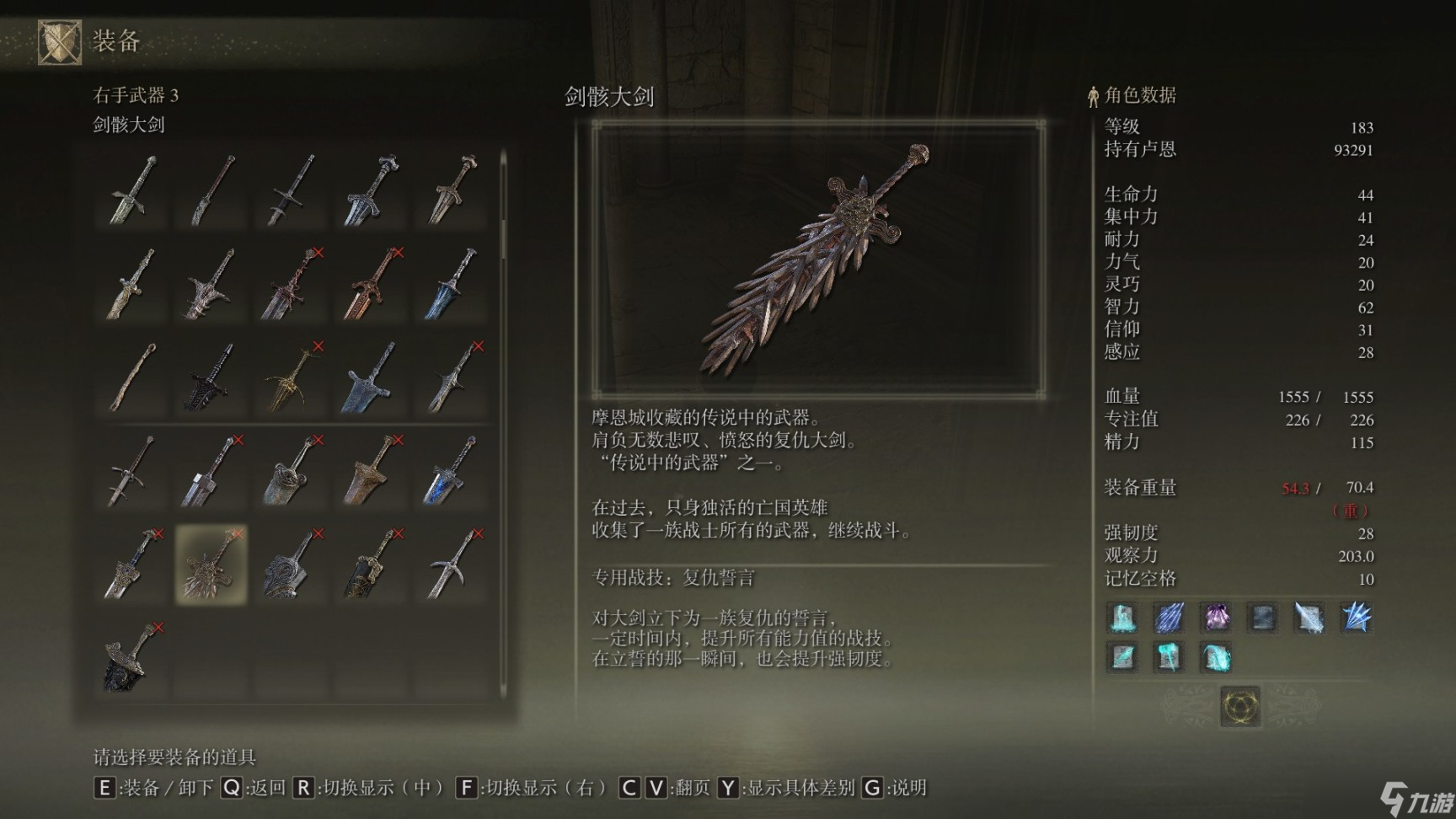Pick the wooden ring-pommel sword

tap(132, 377)
